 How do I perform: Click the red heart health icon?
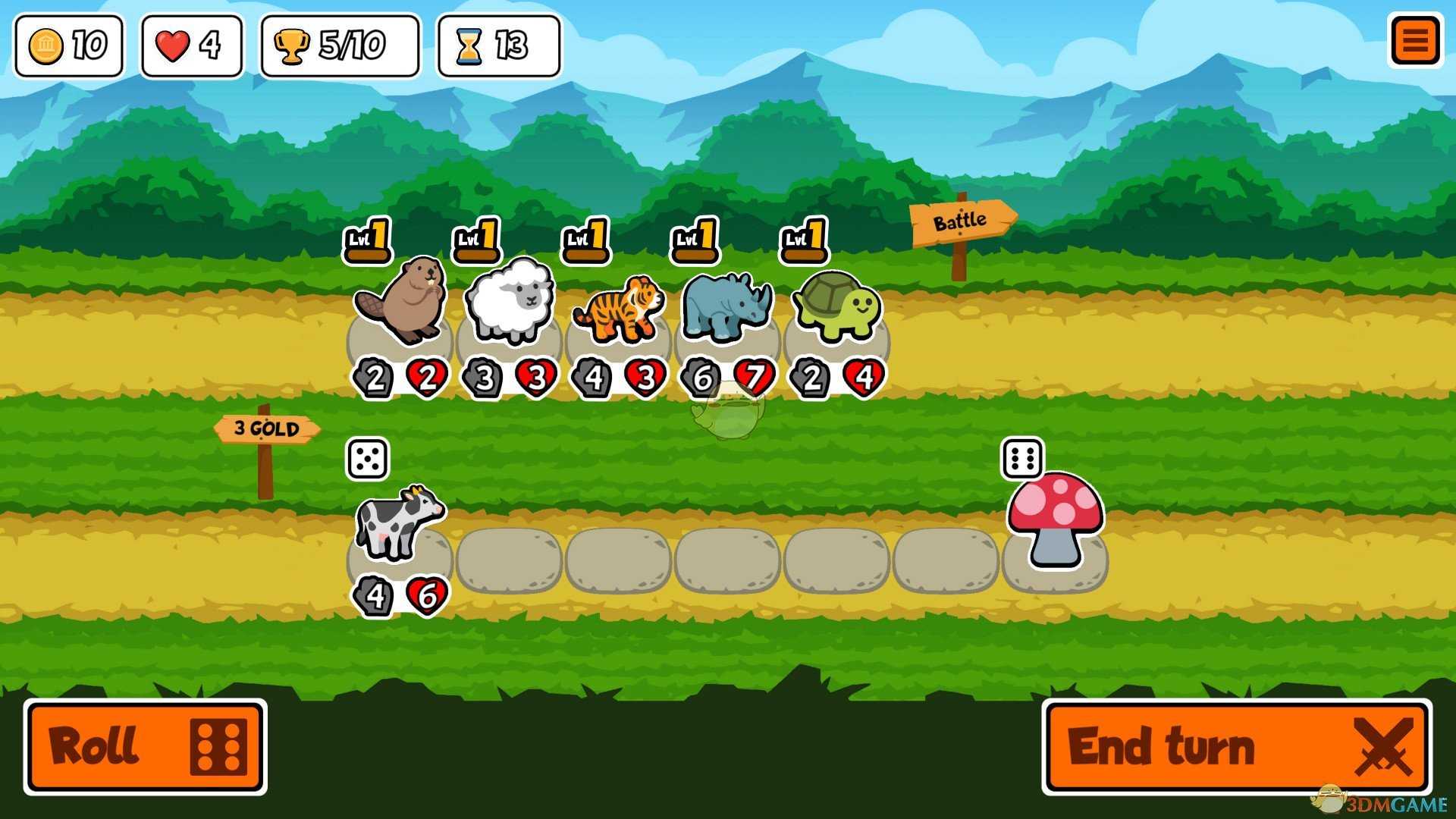[x=173, y=45]
